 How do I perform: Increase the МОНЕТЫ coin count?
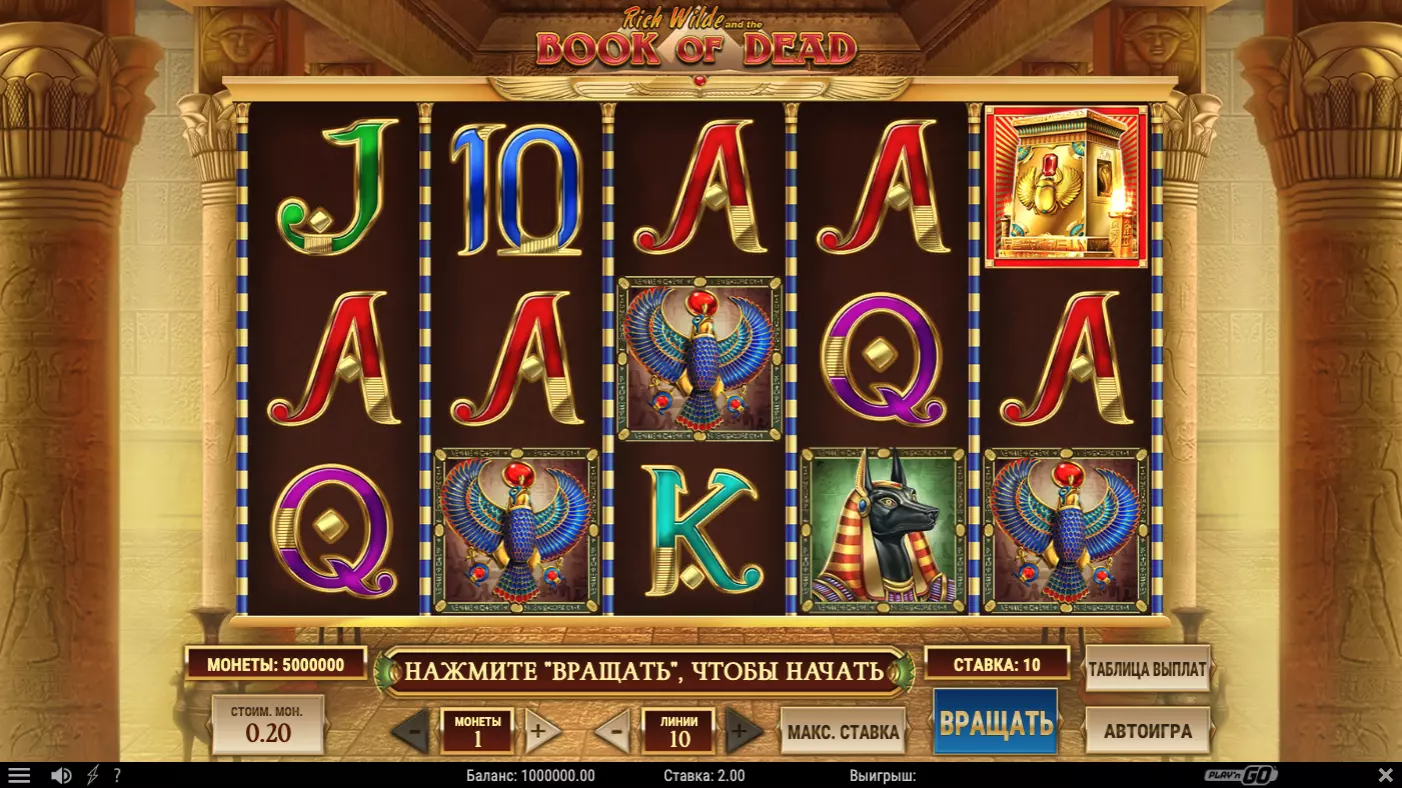(538, 732)
